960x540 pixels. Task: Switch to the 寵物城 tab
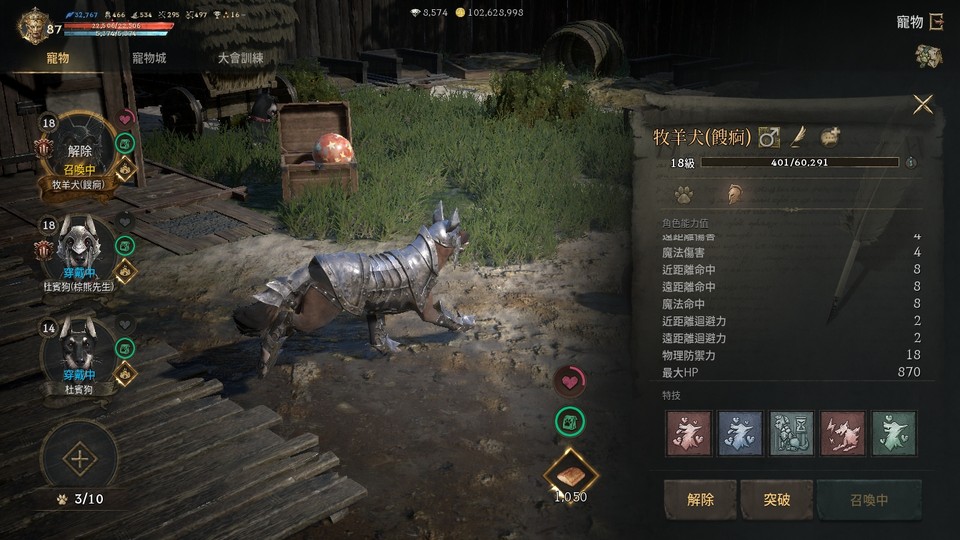(149, 58)
